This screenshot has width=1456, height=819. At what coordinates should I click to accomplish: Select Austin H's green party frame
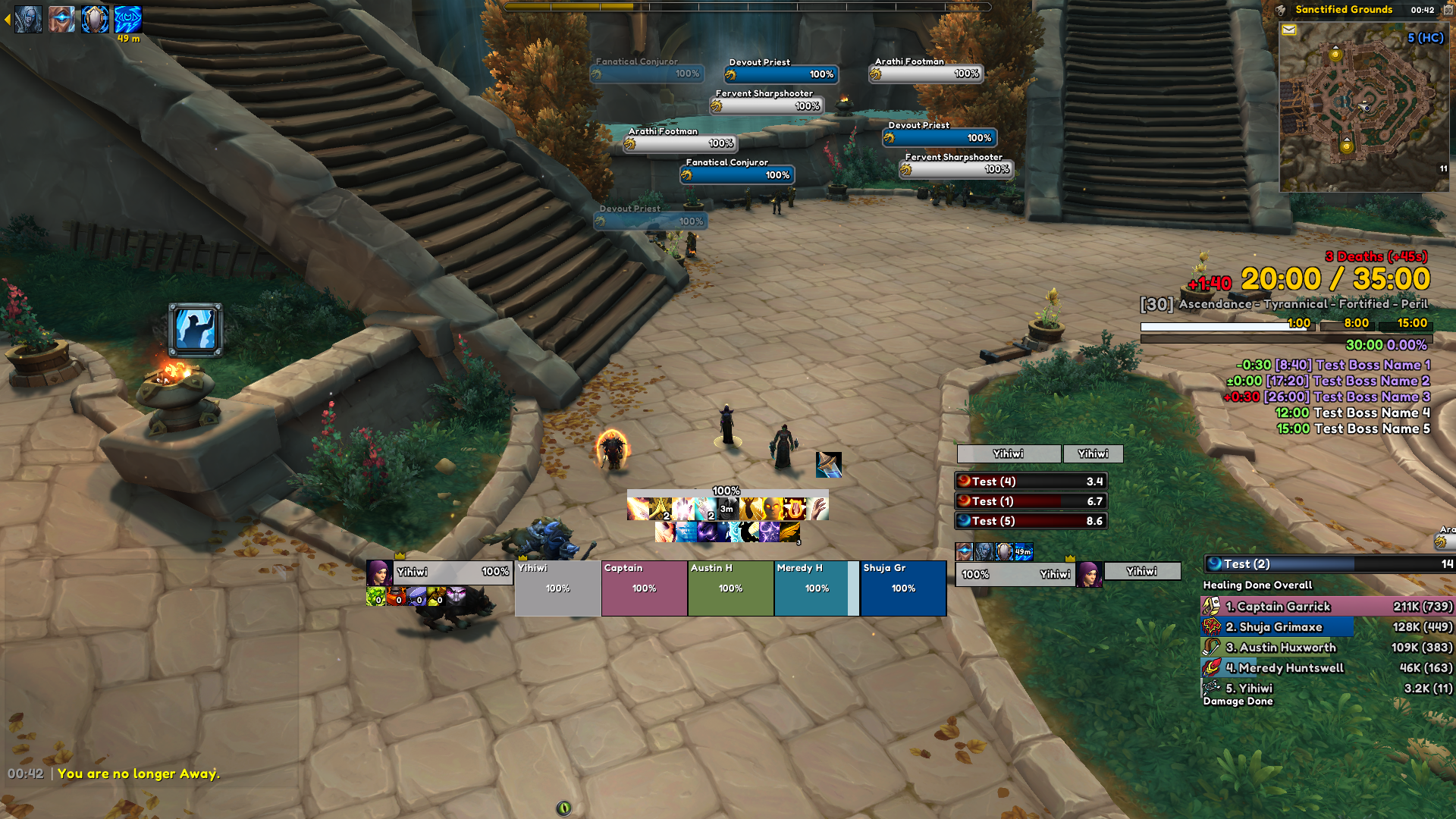[730, 588]
